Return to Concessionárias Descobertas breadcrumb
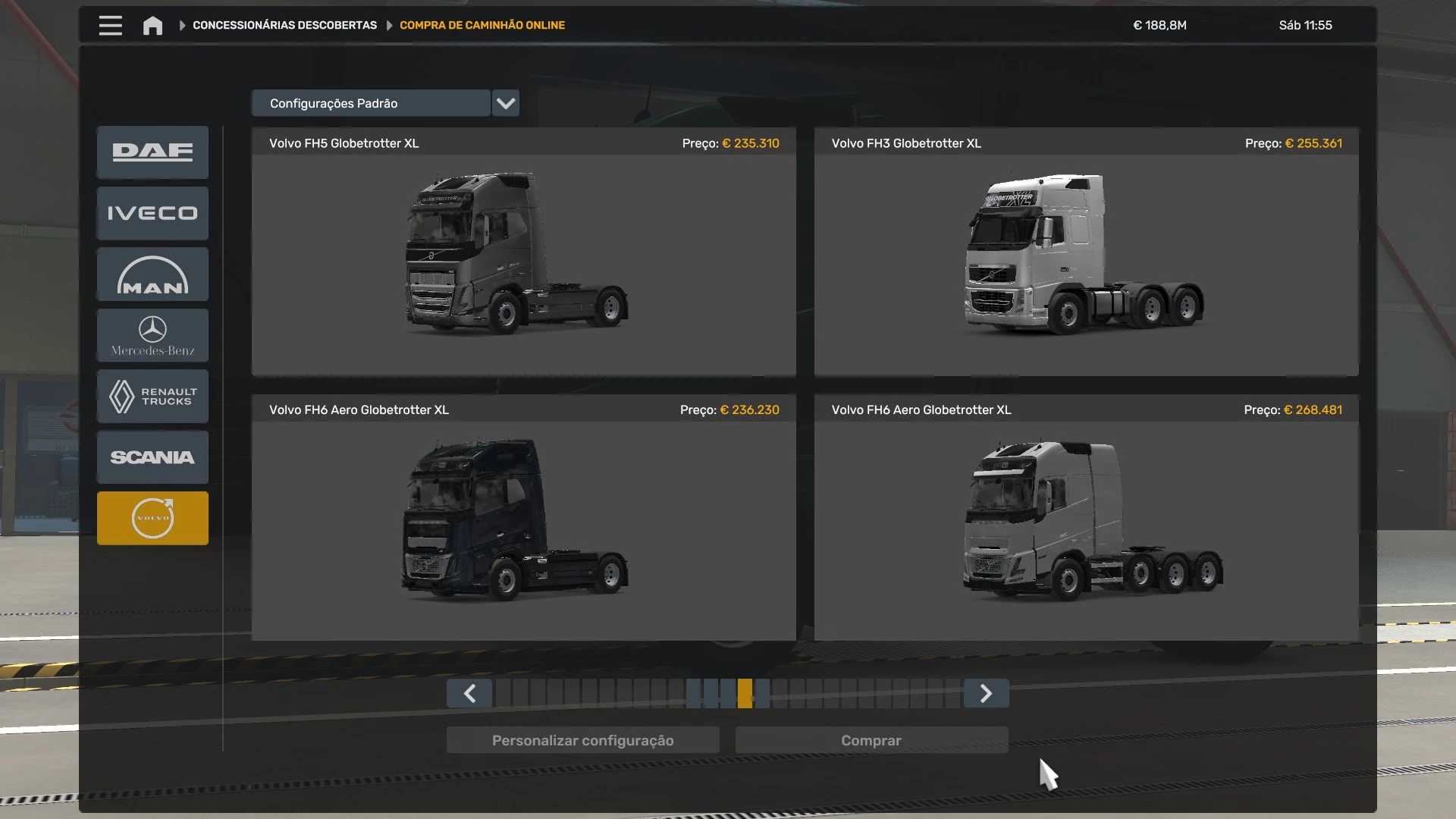Viewport: 1456px width, 819px height. tap(284, 26)
